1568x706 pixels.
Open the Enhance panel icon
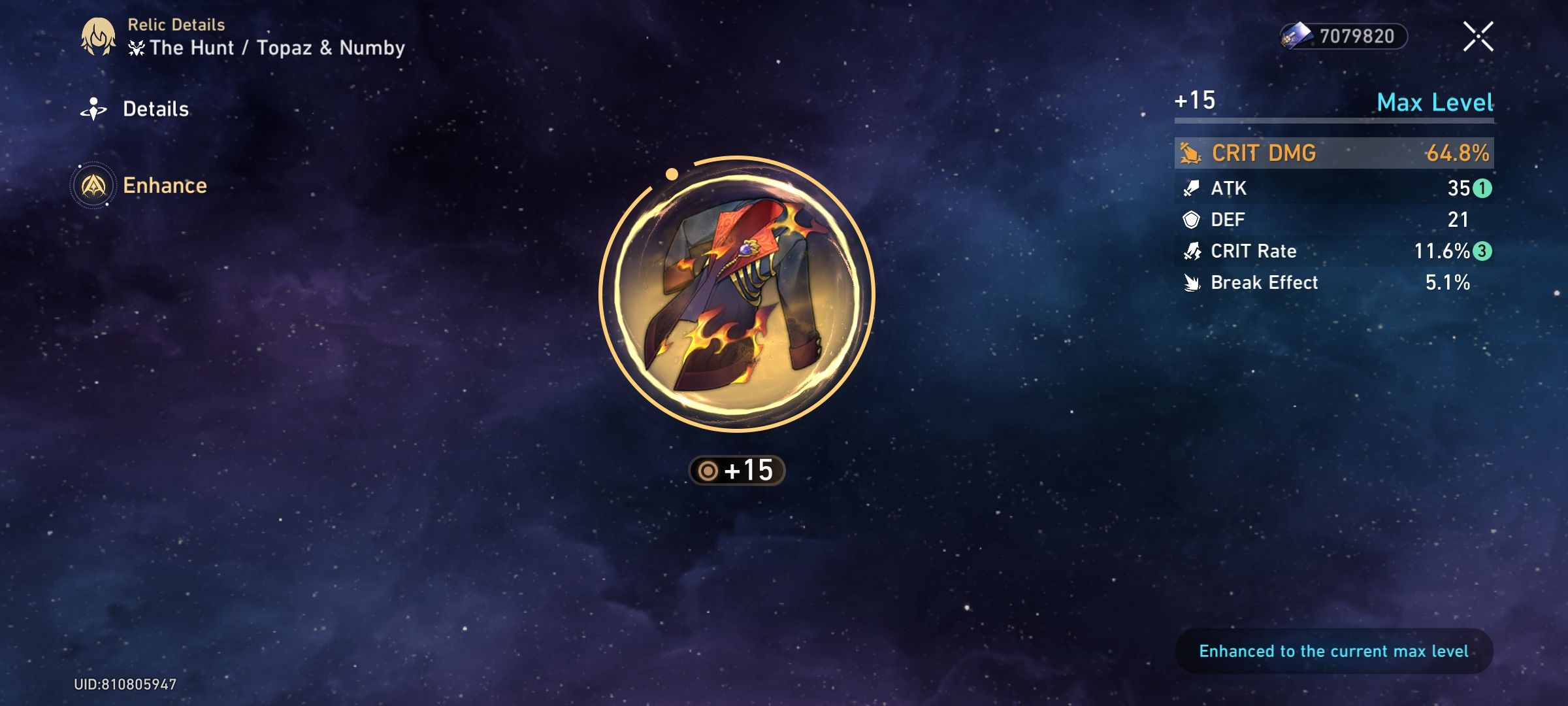pos(93,185)
